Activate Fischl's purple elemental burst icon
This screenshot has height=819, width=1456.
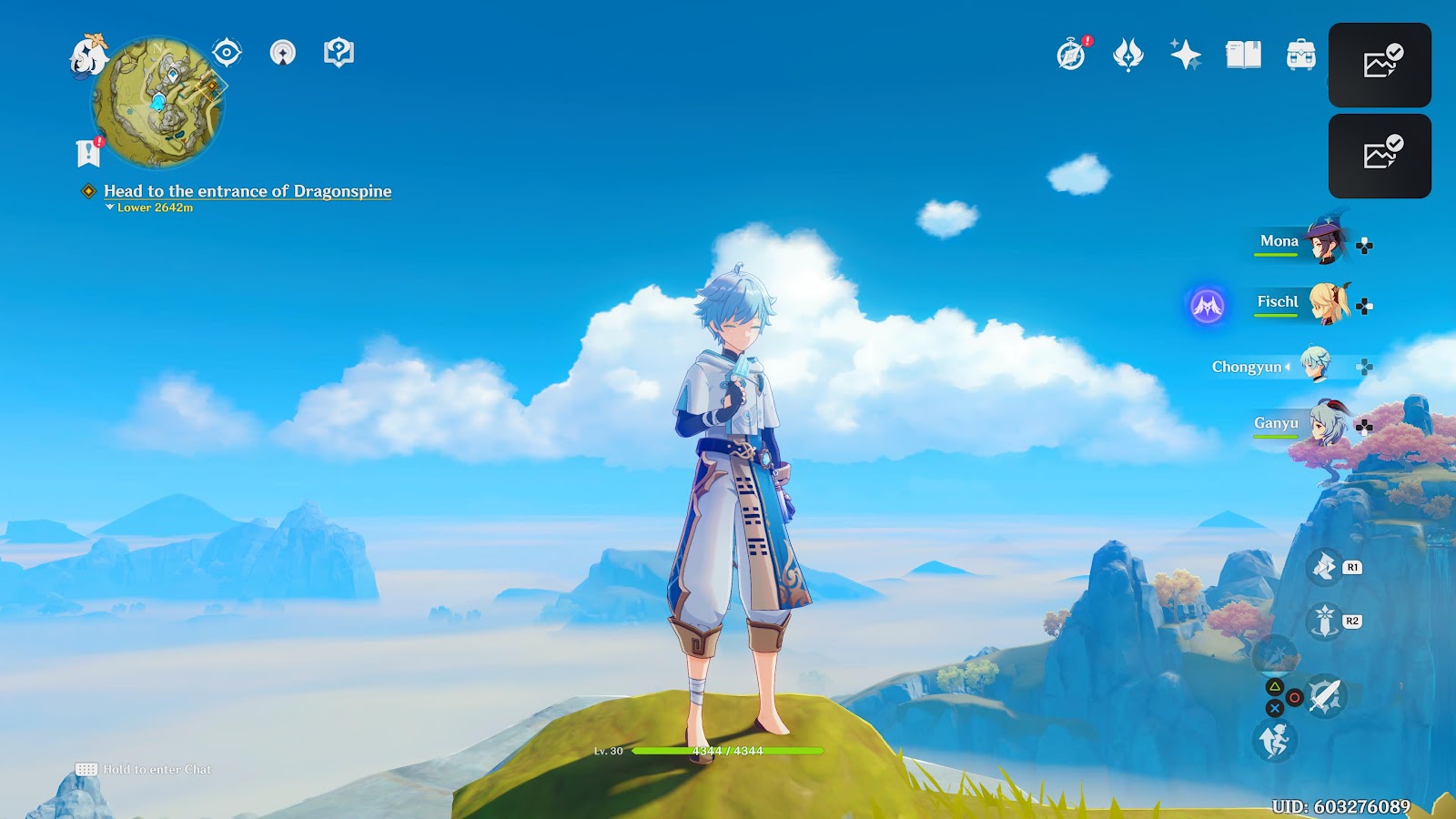click(x=1208, y=306)
